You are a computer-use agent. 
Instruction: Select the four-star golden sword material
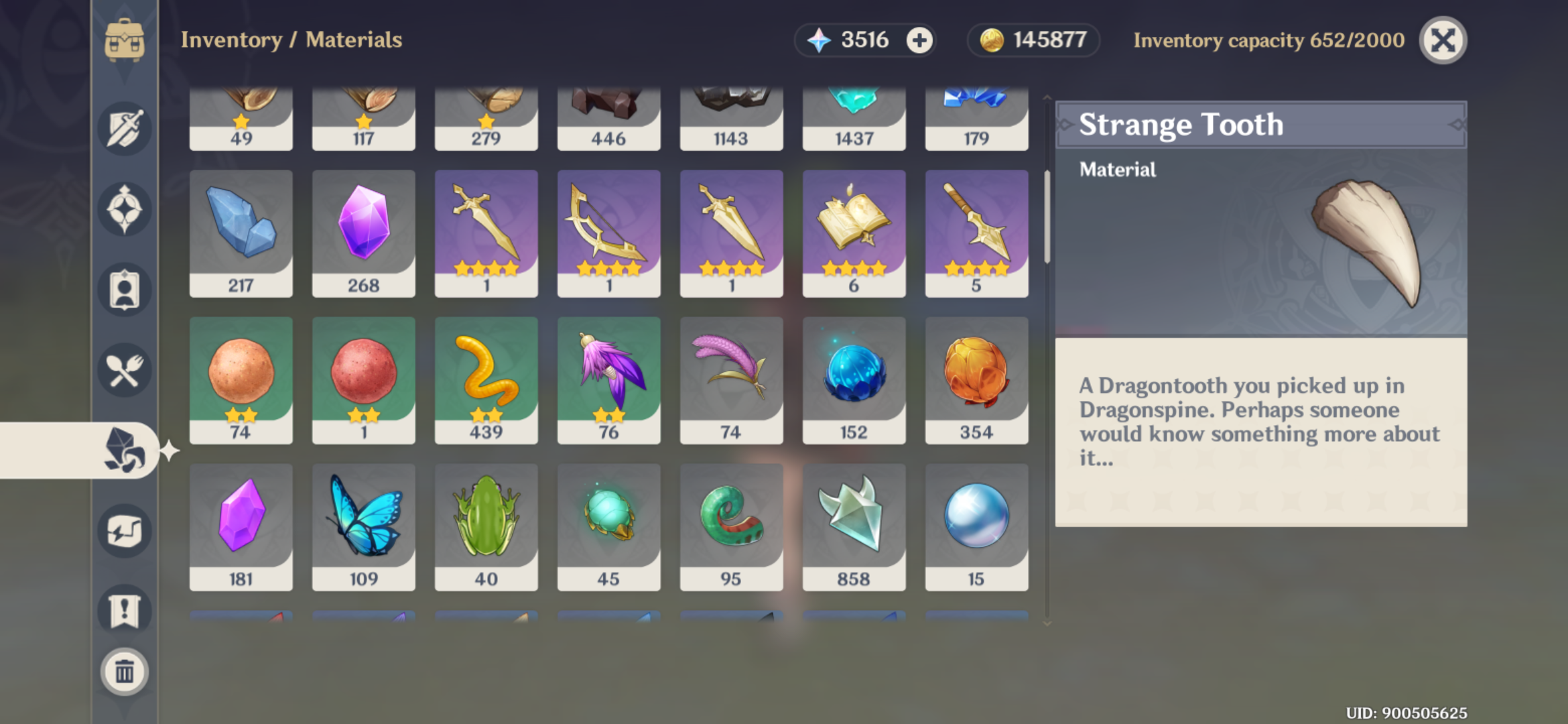(486, 231)
